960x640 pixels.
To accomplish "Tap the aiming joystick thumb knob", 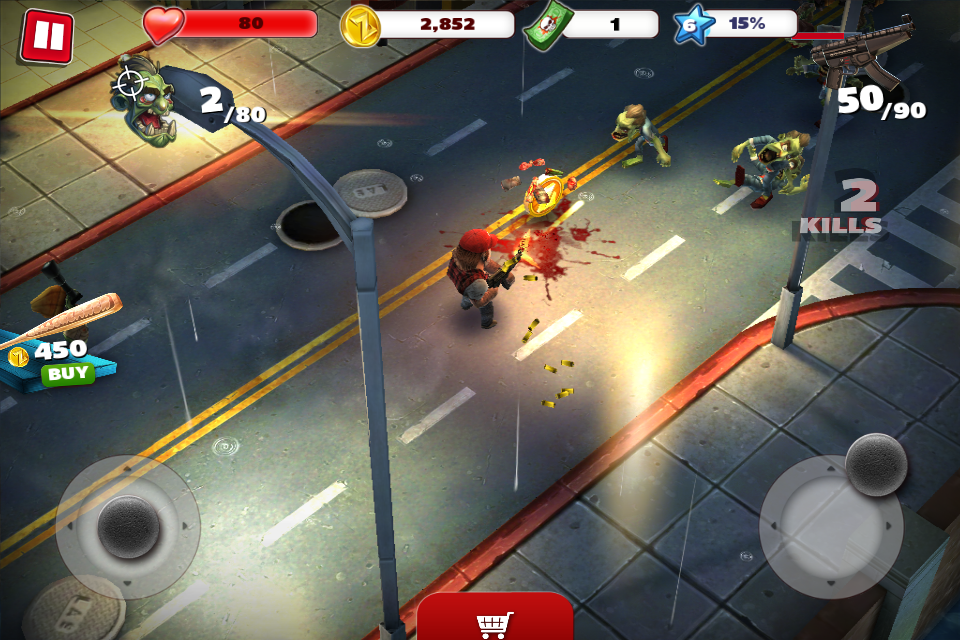I will [876, 464].
